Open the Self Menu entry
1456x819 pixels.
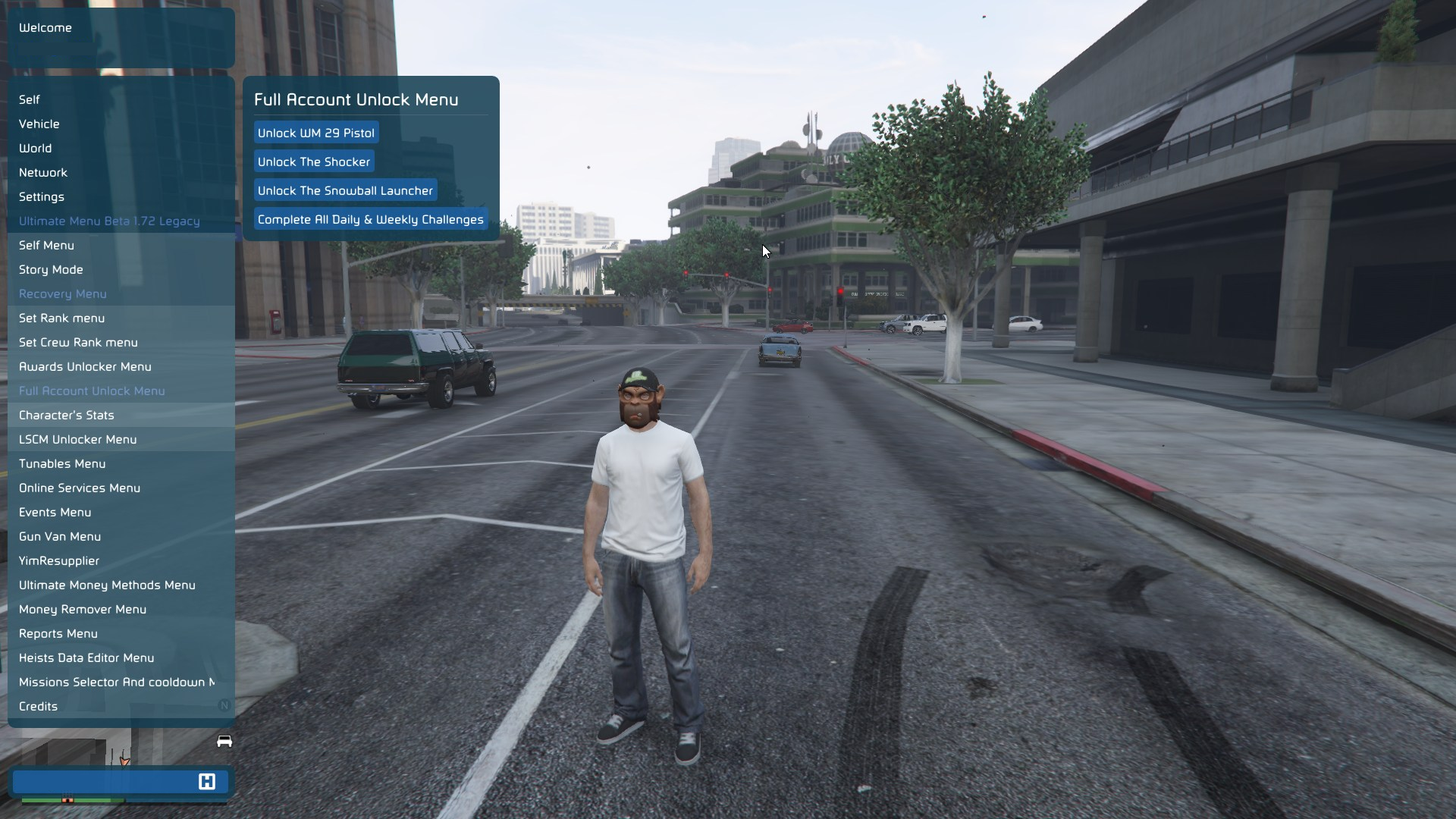click(46, 245)
